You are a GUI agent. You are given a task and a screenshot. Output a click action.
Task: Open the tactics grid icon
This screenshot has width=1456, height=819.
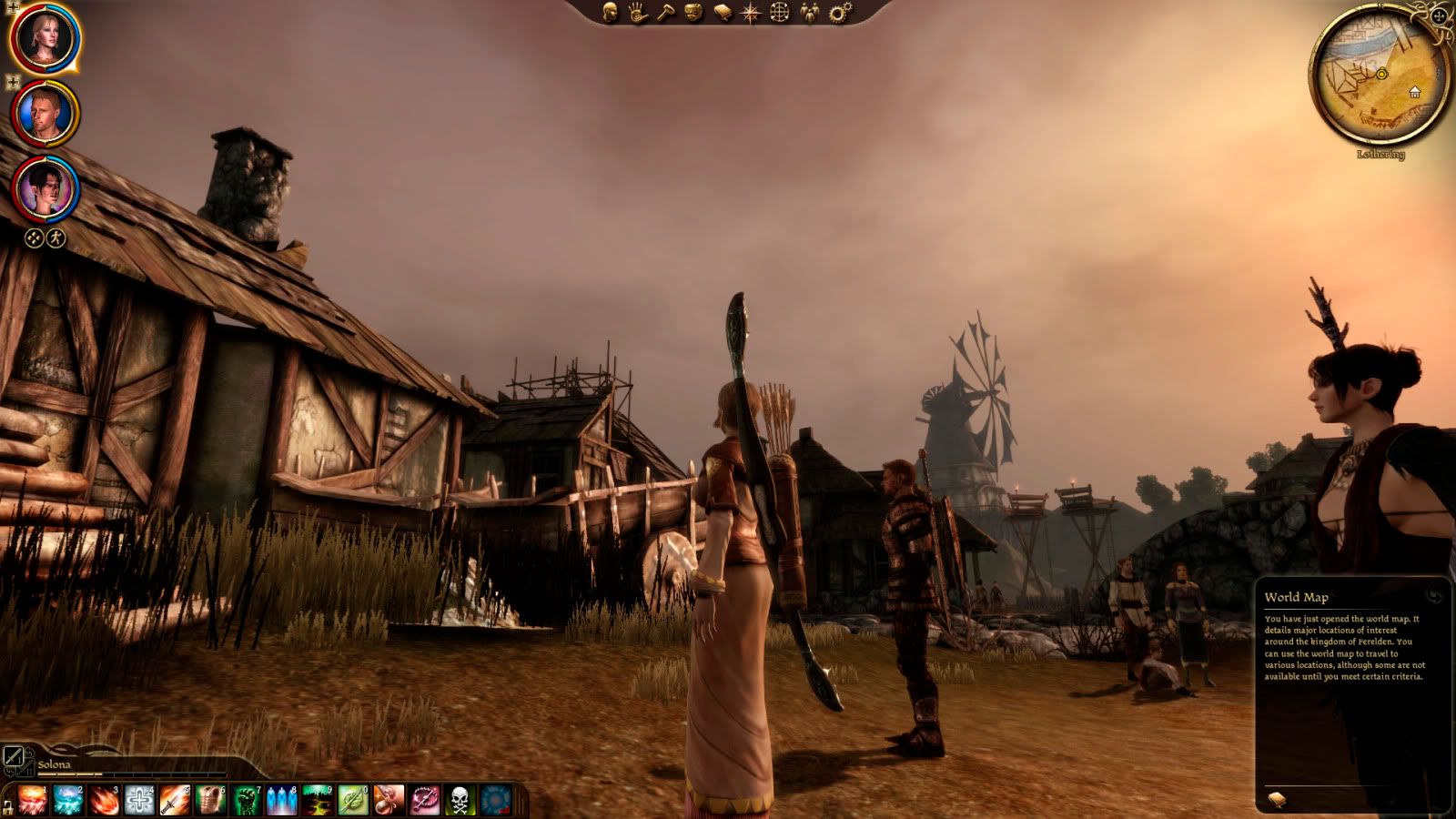coord(780,12)
